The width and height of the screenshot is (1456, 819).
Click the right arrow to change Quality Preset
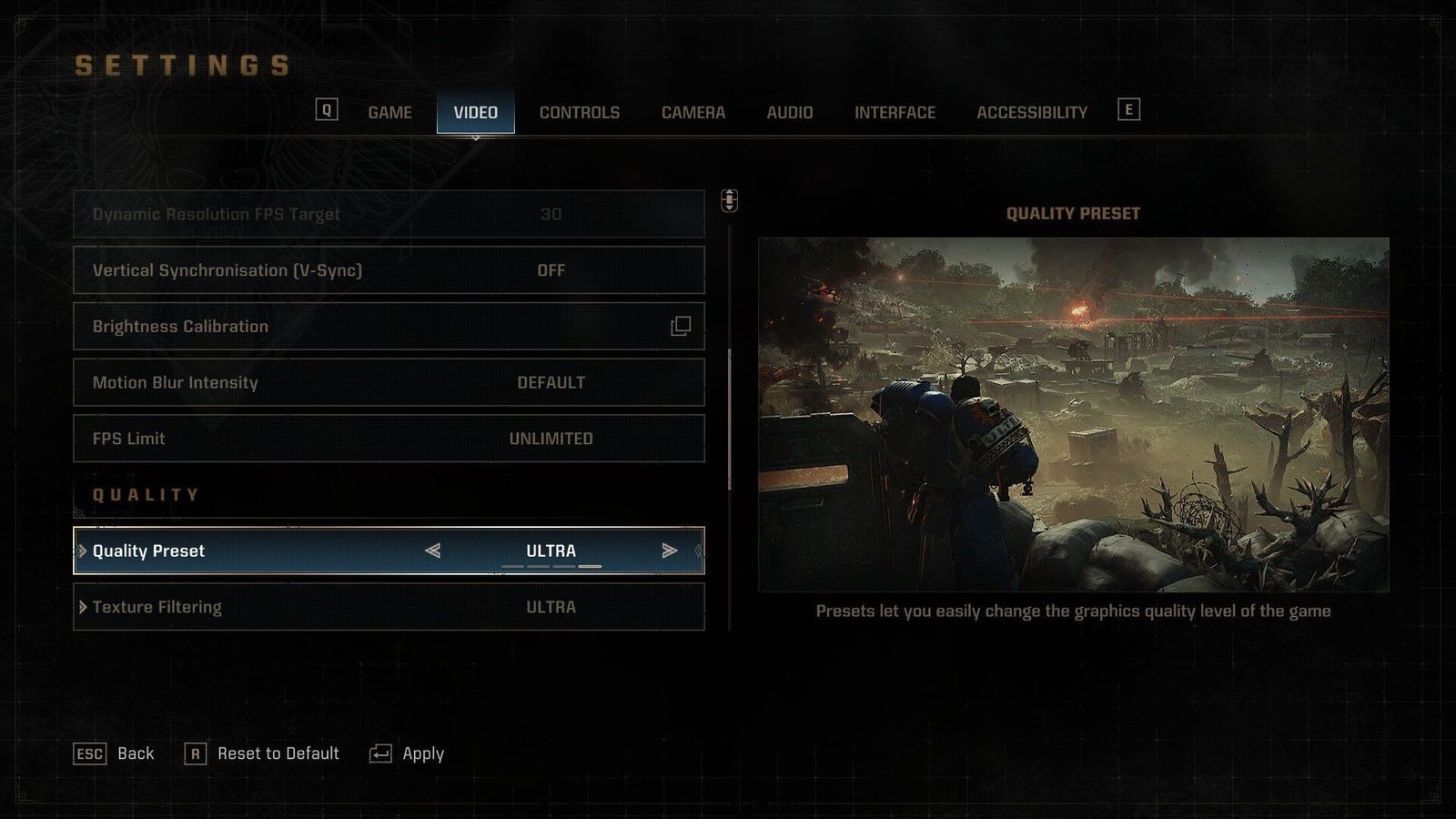(x=672, y=550)
